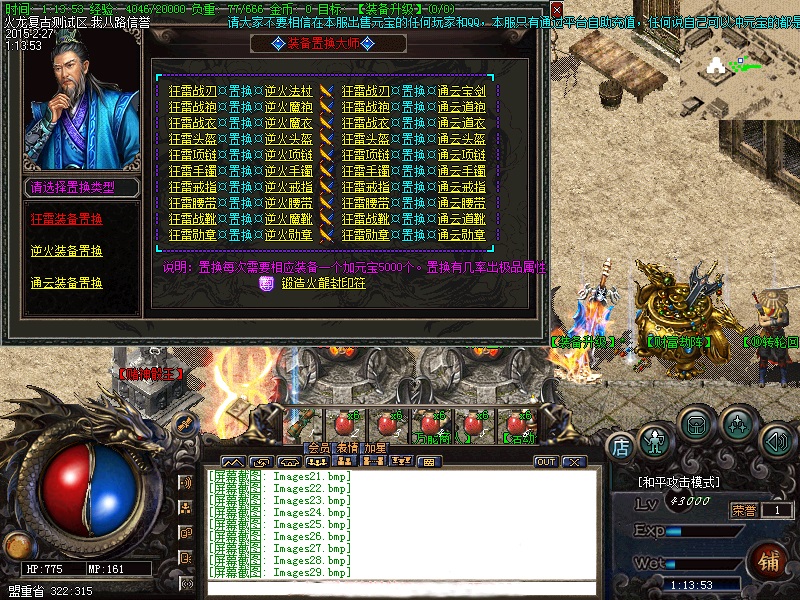
Task: Click the OUT button on chat bar
Action: point(546,462)
